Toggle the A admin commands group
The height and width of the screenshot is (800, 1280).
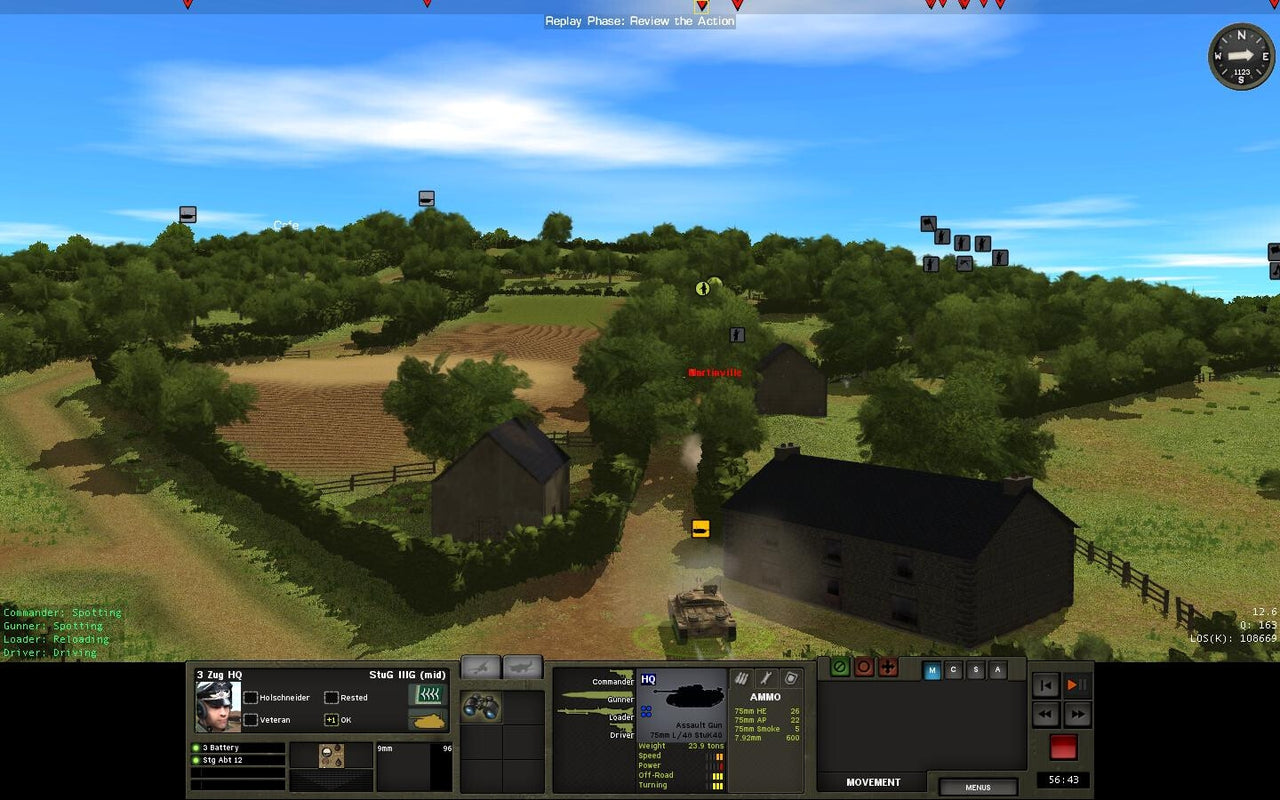click(x=997, y=670)
